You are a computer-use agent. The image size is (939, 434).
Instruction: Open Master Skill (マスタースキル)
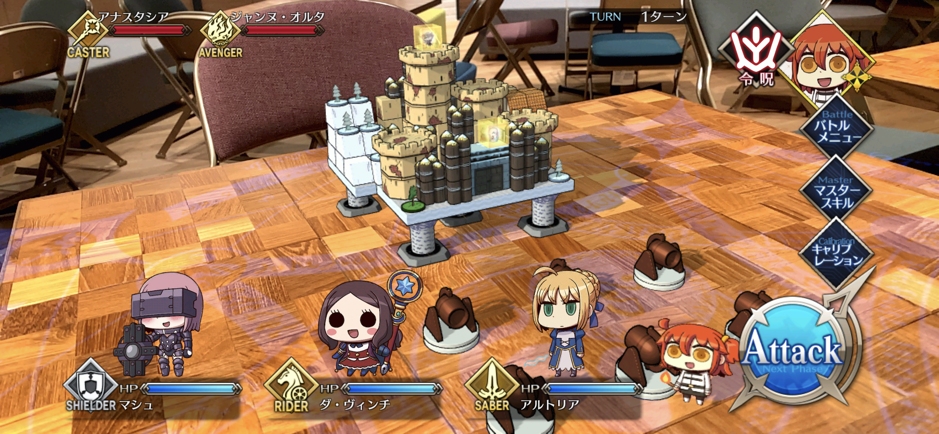click(x=835, y=190)
